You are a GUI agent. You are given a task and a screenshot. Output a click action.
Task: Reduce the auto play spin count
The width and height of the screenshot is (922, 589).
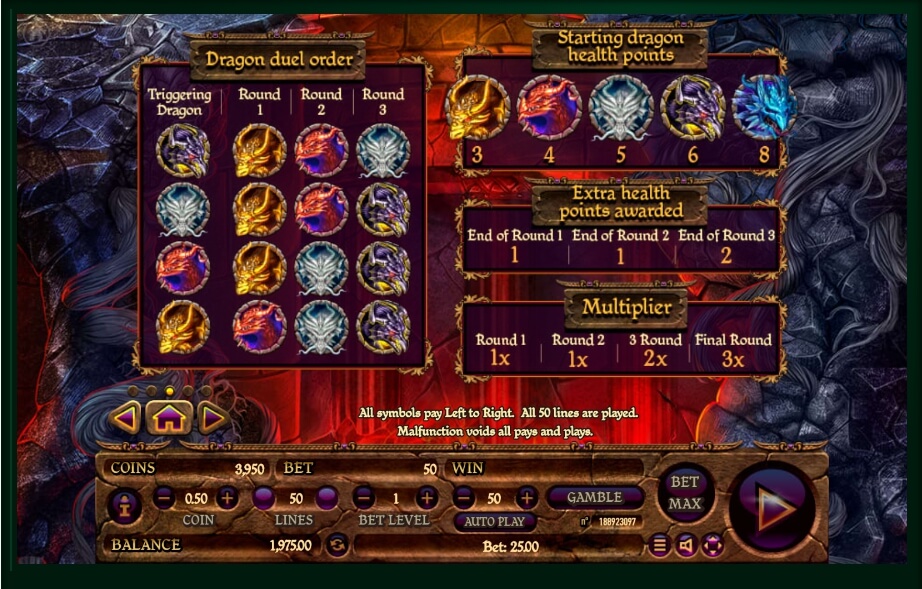click(463, 497)
